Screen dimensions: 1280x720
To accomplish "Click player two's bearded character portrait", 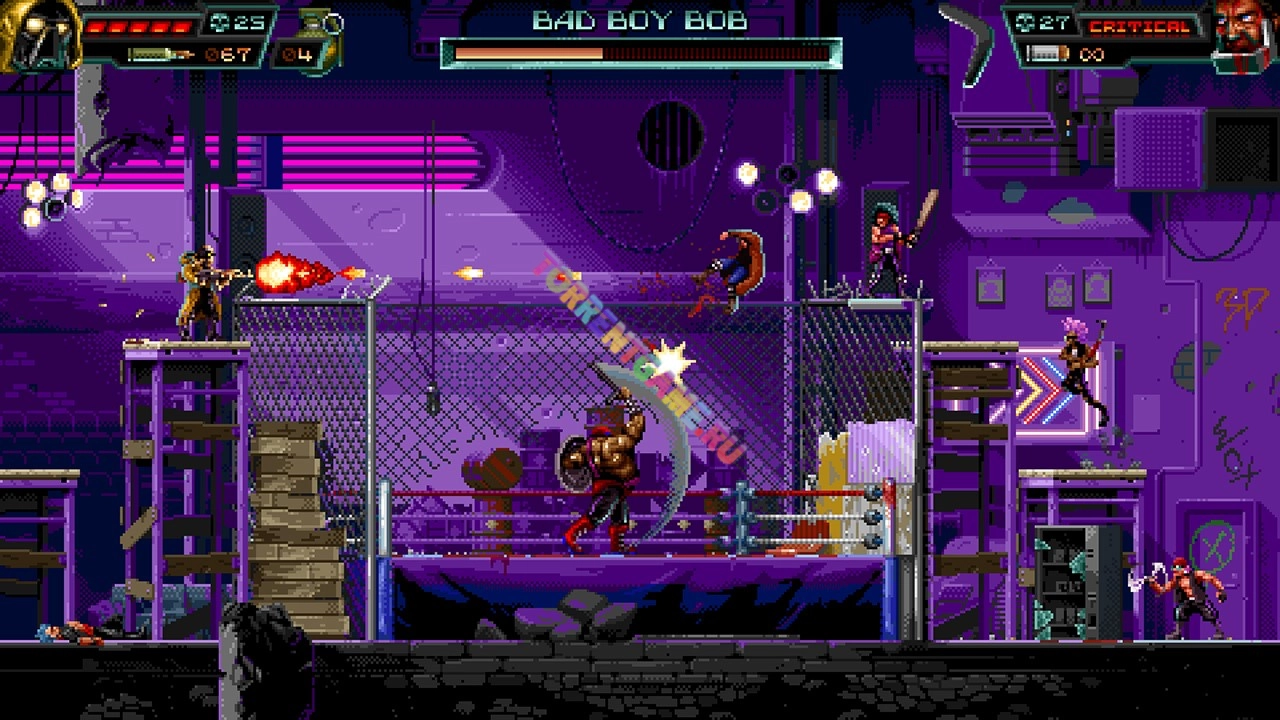I will [x=1243, y=34].
